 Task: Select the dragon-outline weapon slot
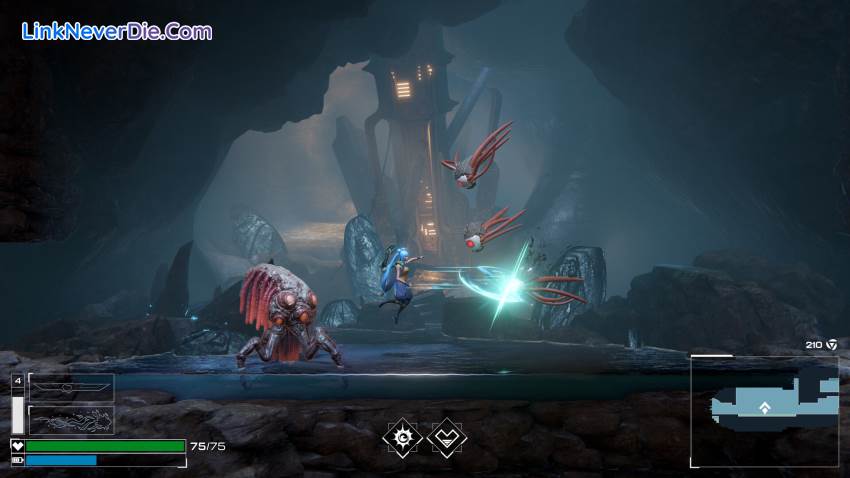pos(71,420)
